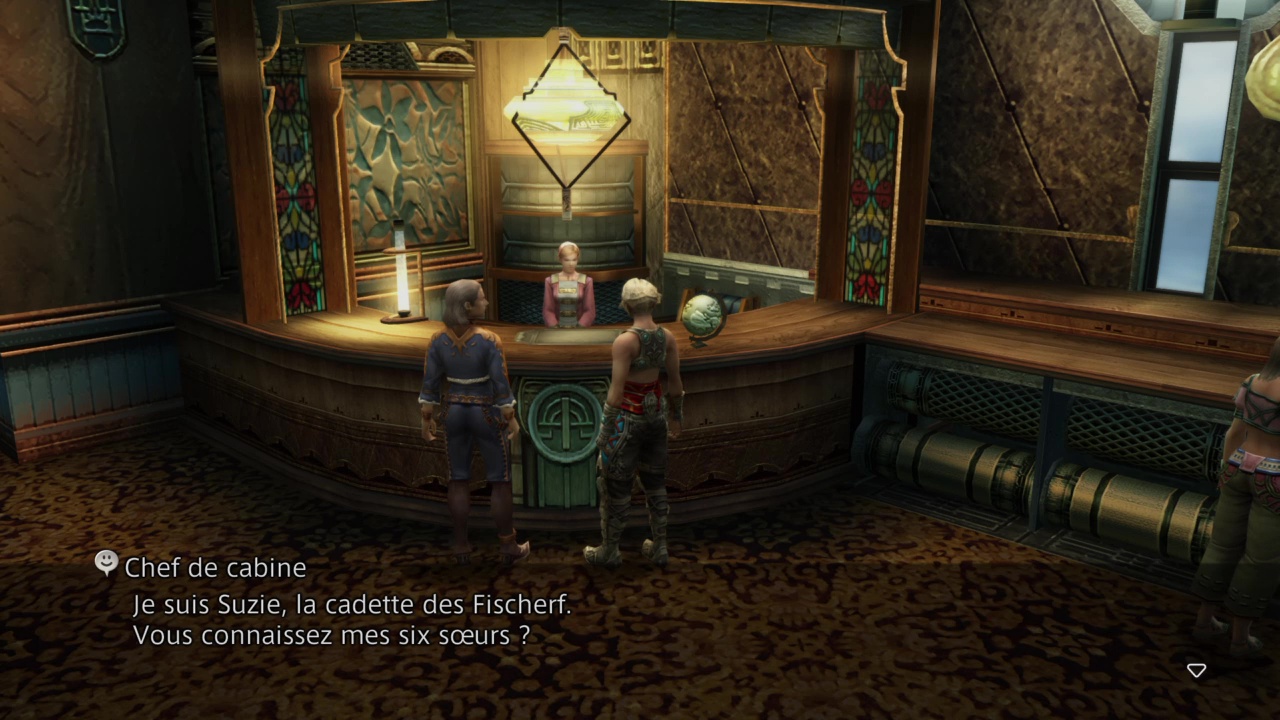
Task: Advance dialogue with the white down arrow
Action: click(1196, 670)
